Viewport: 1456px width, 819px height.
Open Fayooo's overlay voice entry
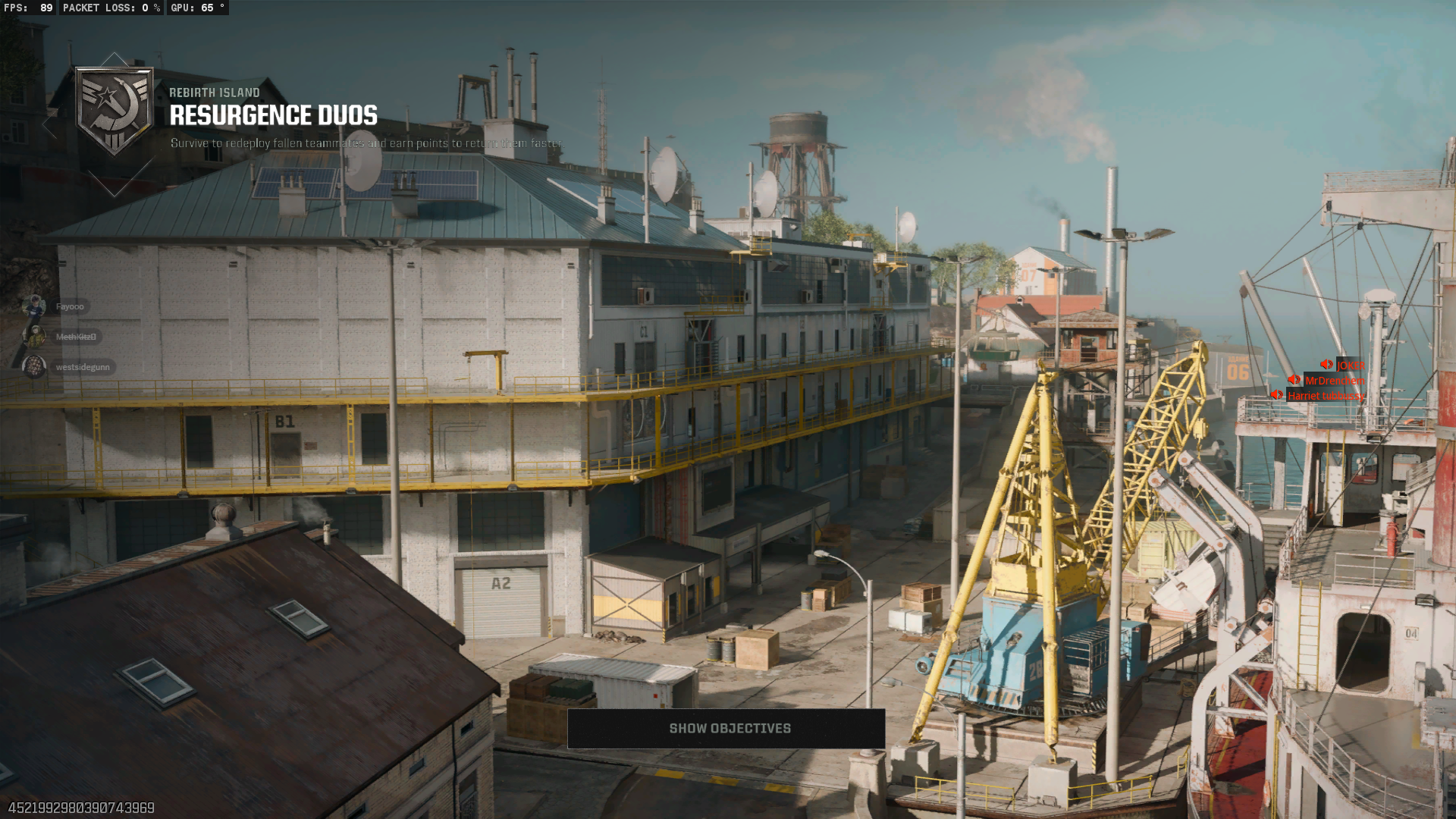[69, 306]
